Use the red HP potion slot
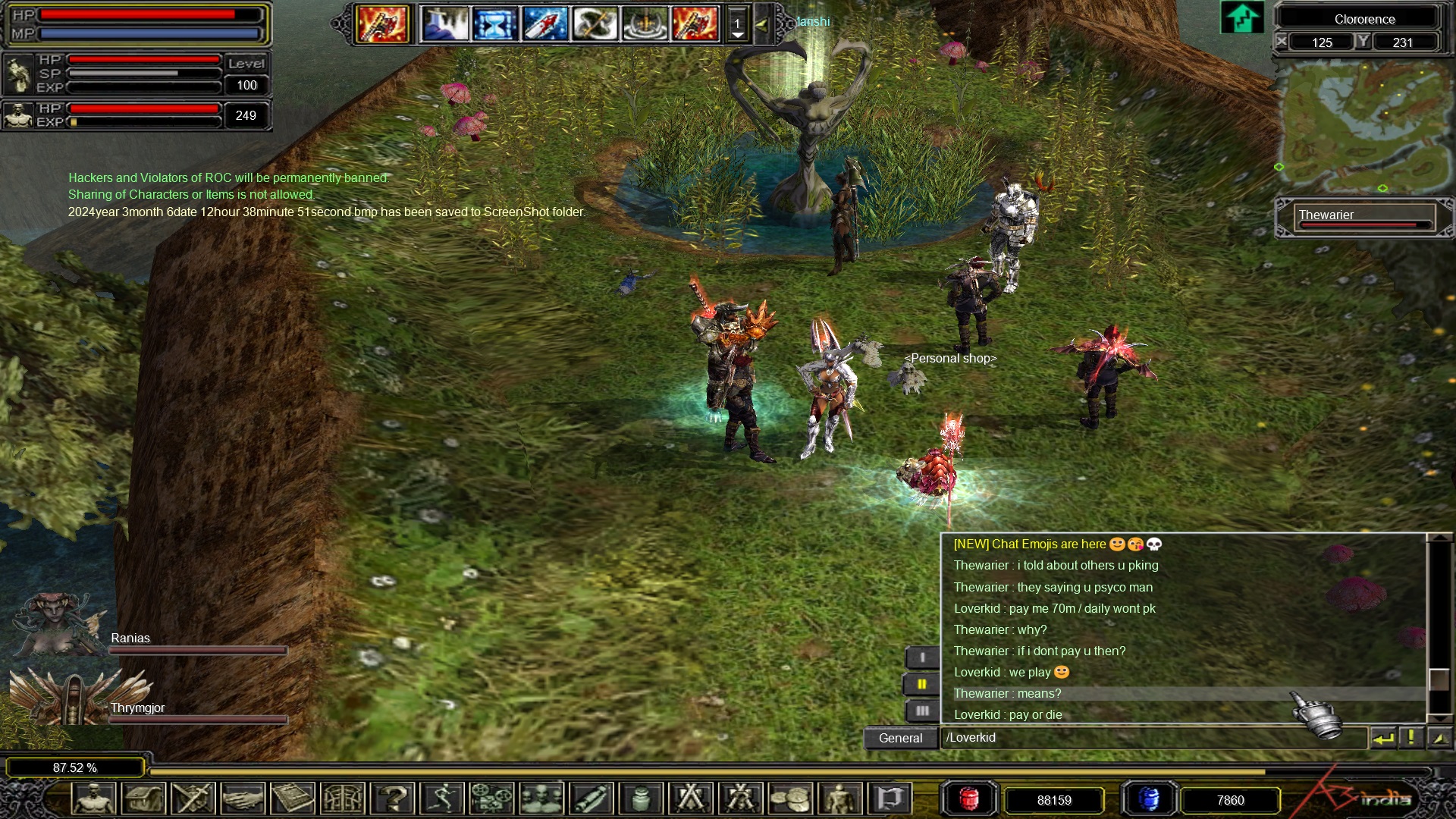 coord(968,799)
